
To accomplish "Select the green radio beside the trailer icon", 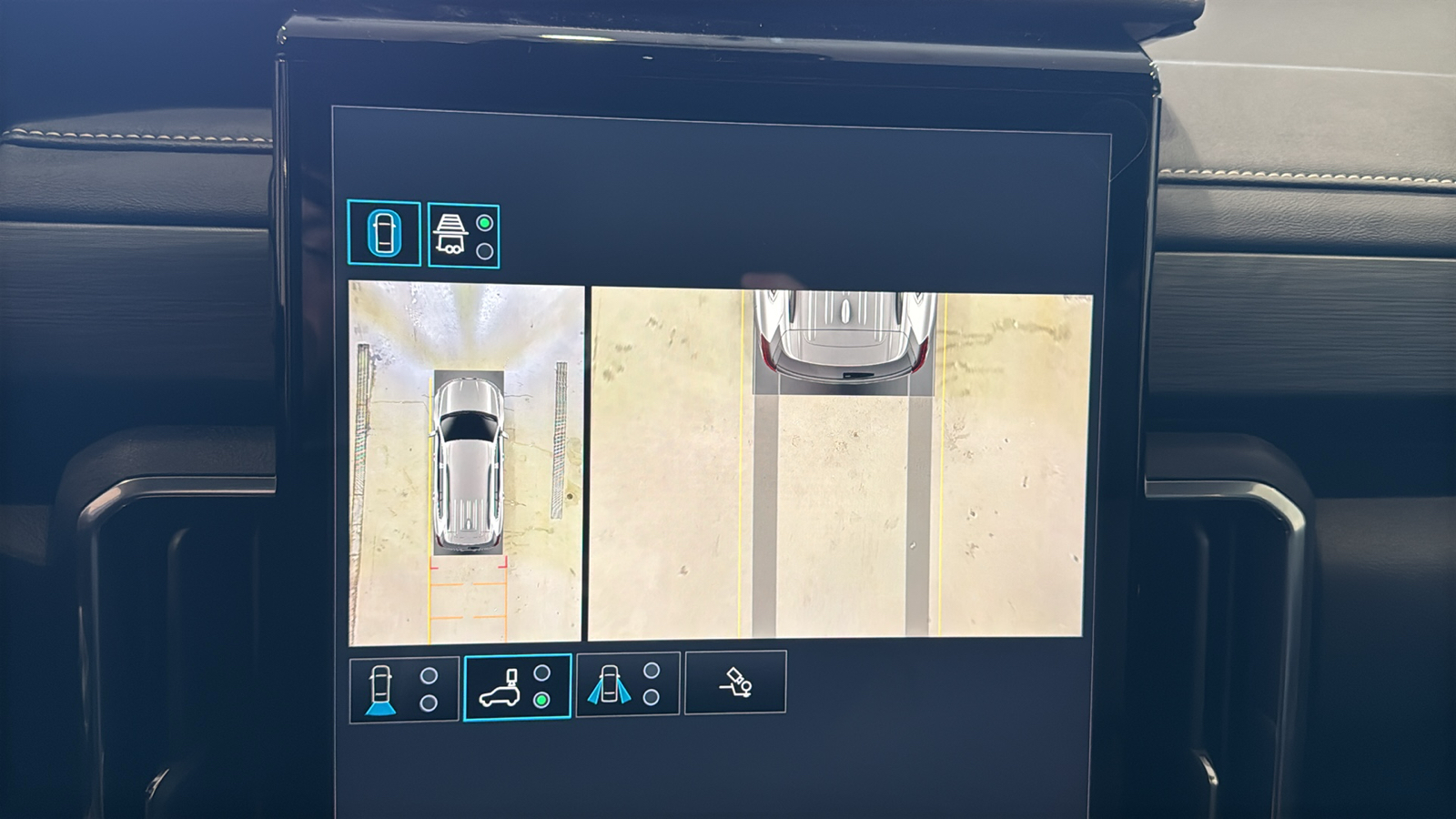I will 486,221.
